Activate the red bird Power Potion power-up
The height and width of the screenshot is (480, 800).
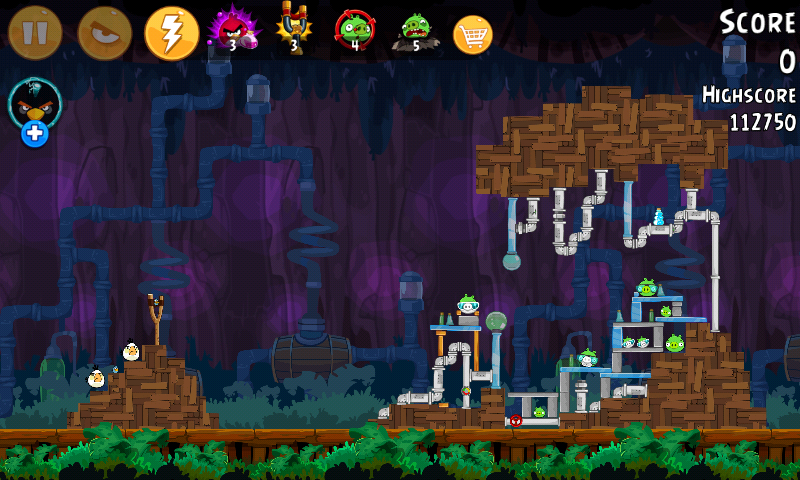pyautogui.click(x=233, y=30)
